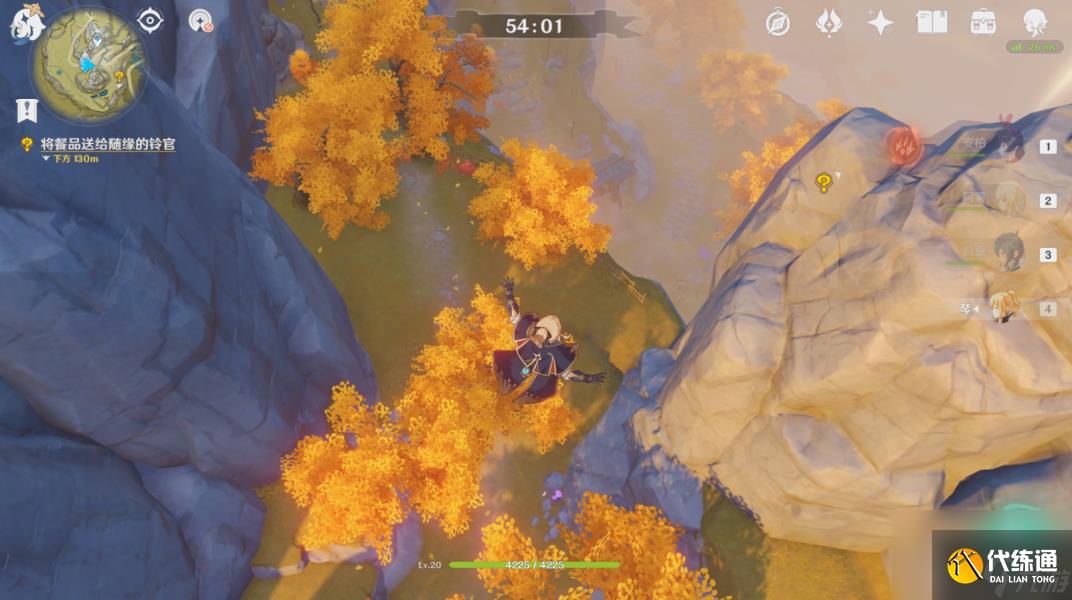
Task: Click the co-op mode icon beside the eye
Action: (x=200, y=21)
